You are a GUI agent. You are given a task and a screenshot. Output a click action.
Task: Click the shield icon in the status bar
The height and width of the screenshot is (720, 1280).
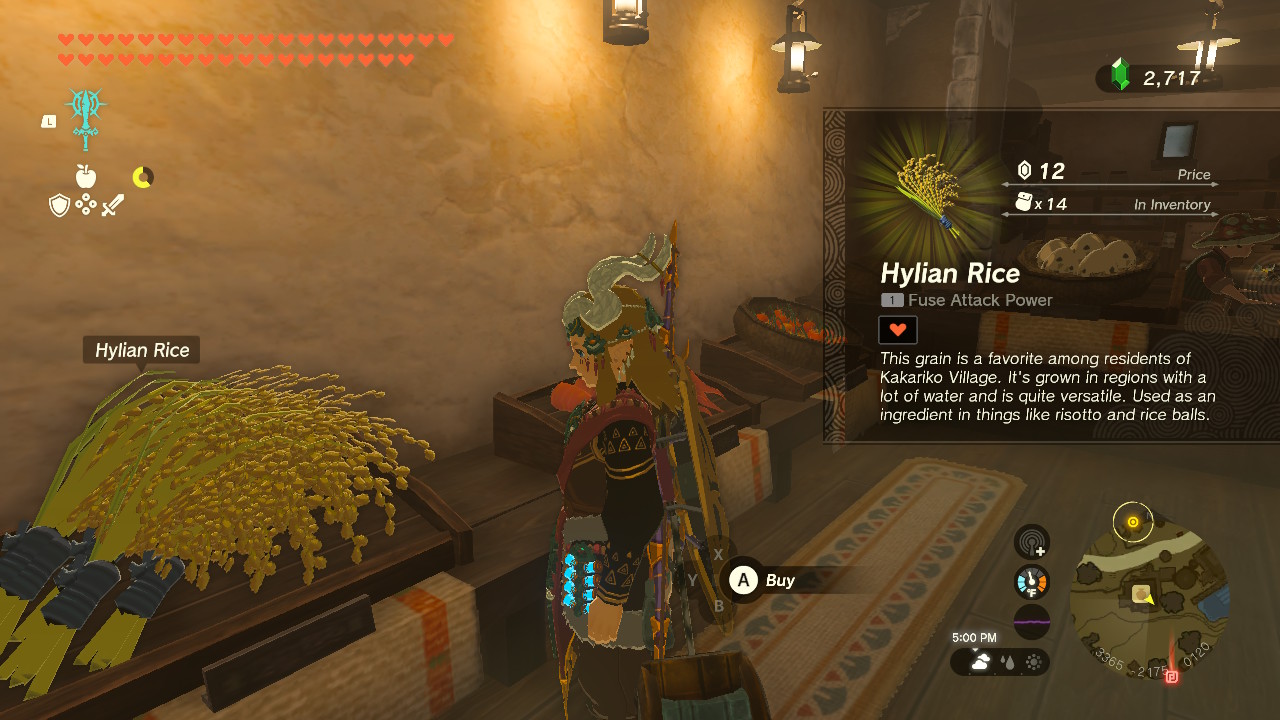click(59, 205)
